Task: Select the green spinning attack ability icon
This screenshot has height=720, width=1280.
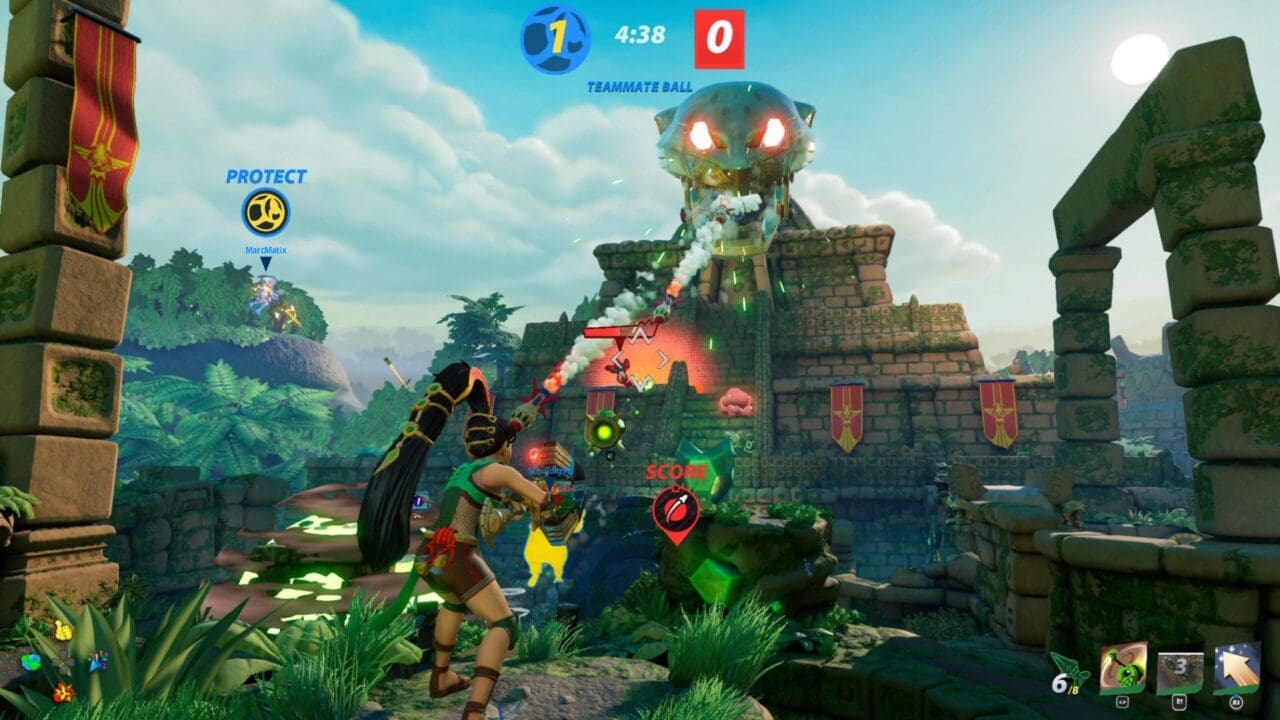Action: pyautogui.click(x=1123, y=667)
